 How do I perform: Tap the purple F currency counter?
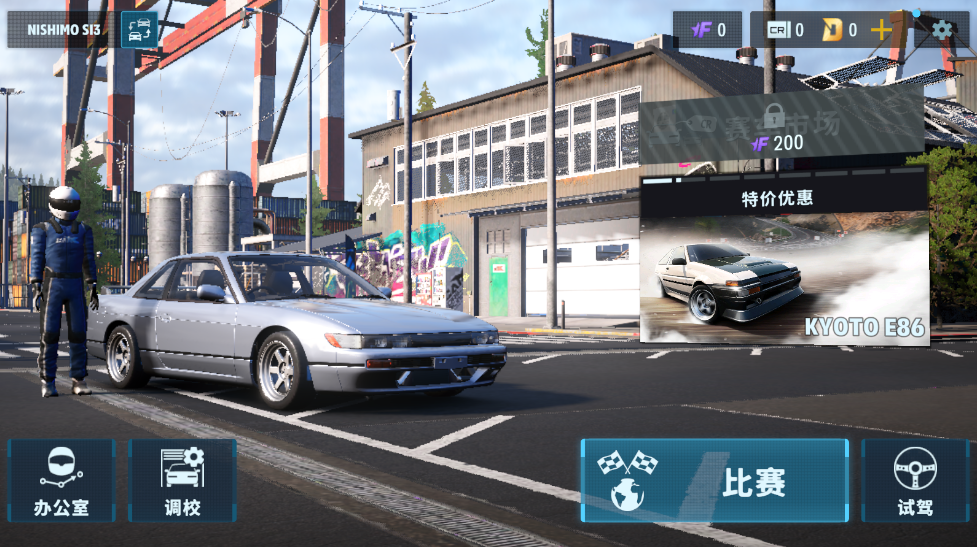(x=707, y=30)
